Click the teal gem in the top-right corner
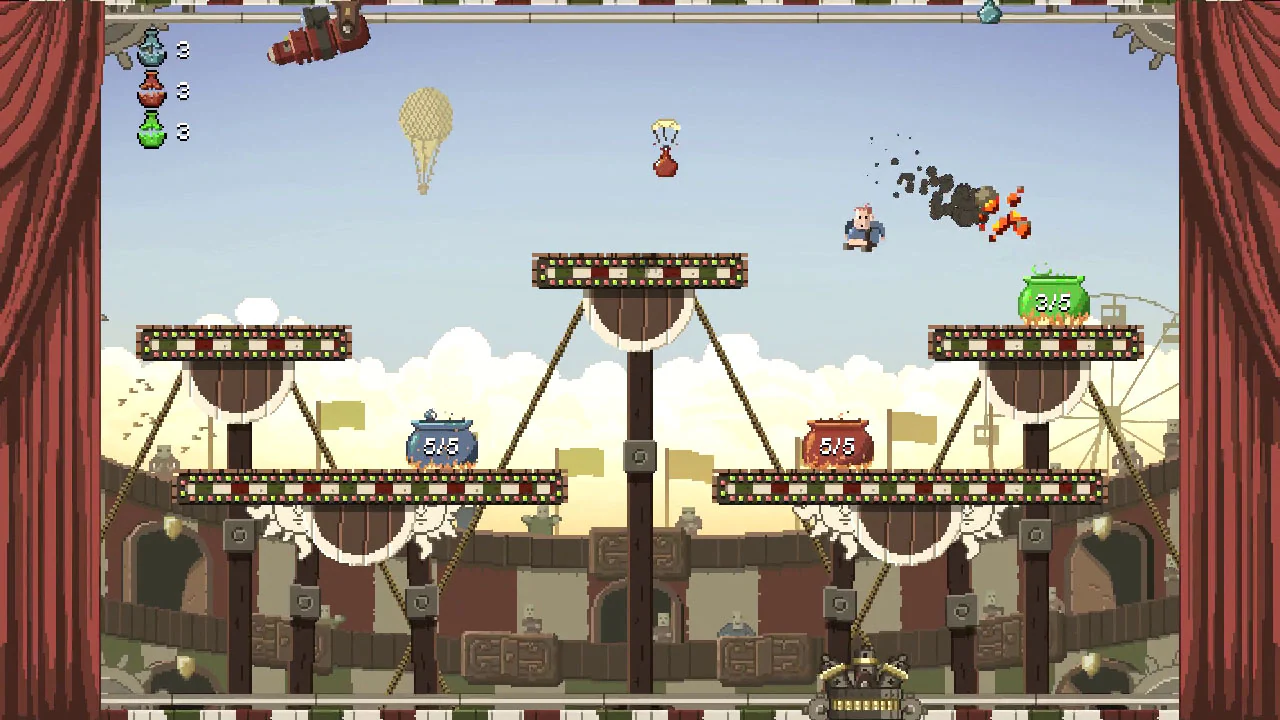 click(x=988, y=12)
